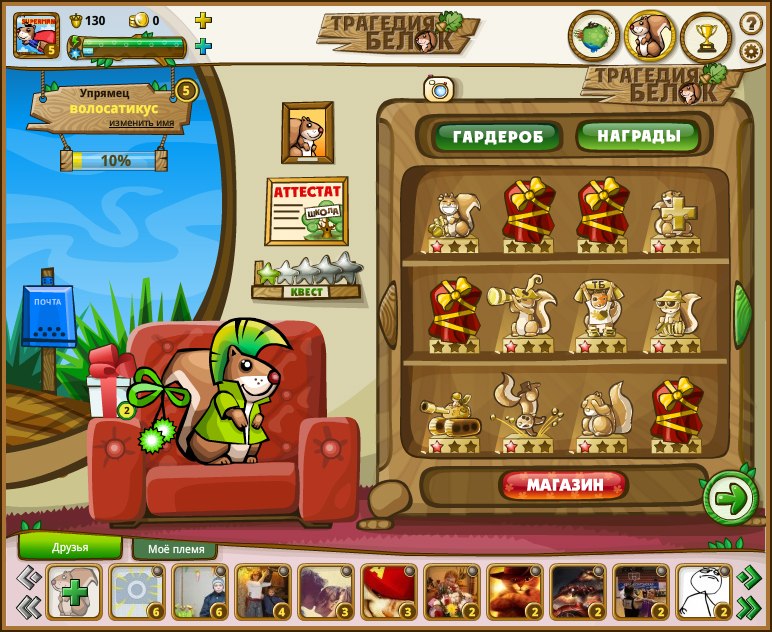The image size is (772, 632).
Task: Add a friend with the green plus
Action: tap(73, 591)
